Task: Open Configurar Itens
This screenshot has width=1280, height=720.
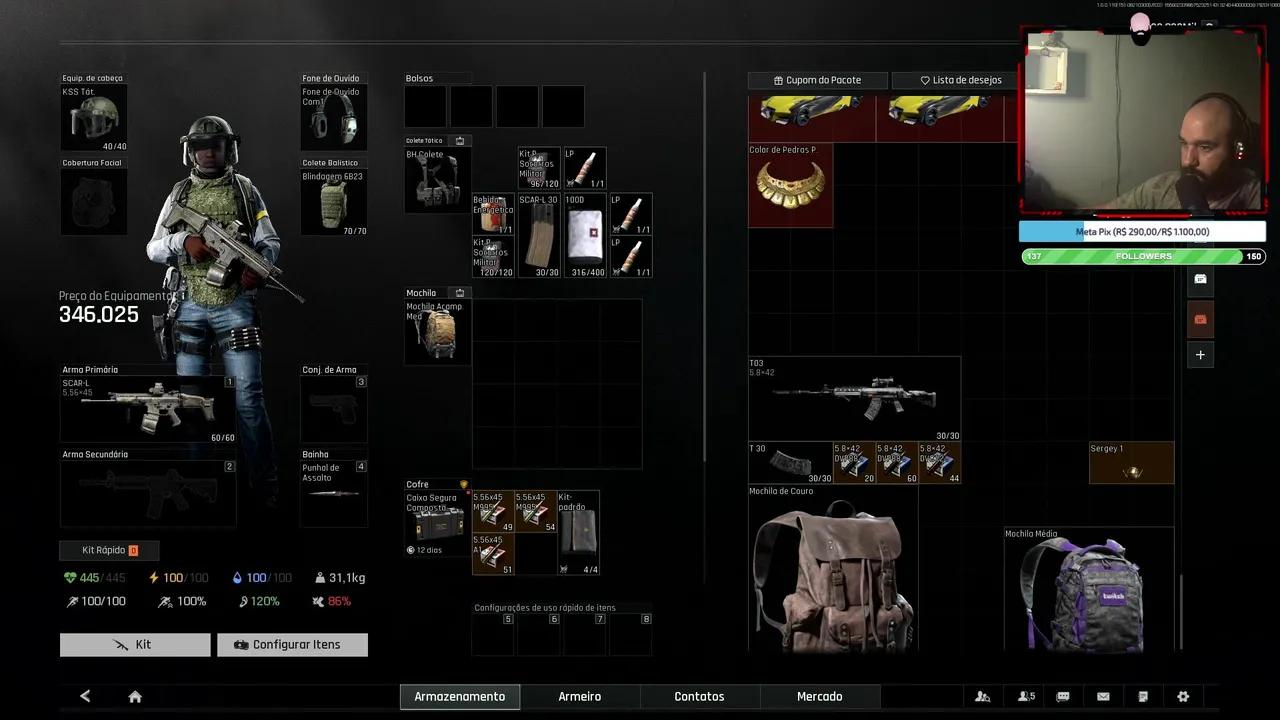Action: [x=292, y=645]
